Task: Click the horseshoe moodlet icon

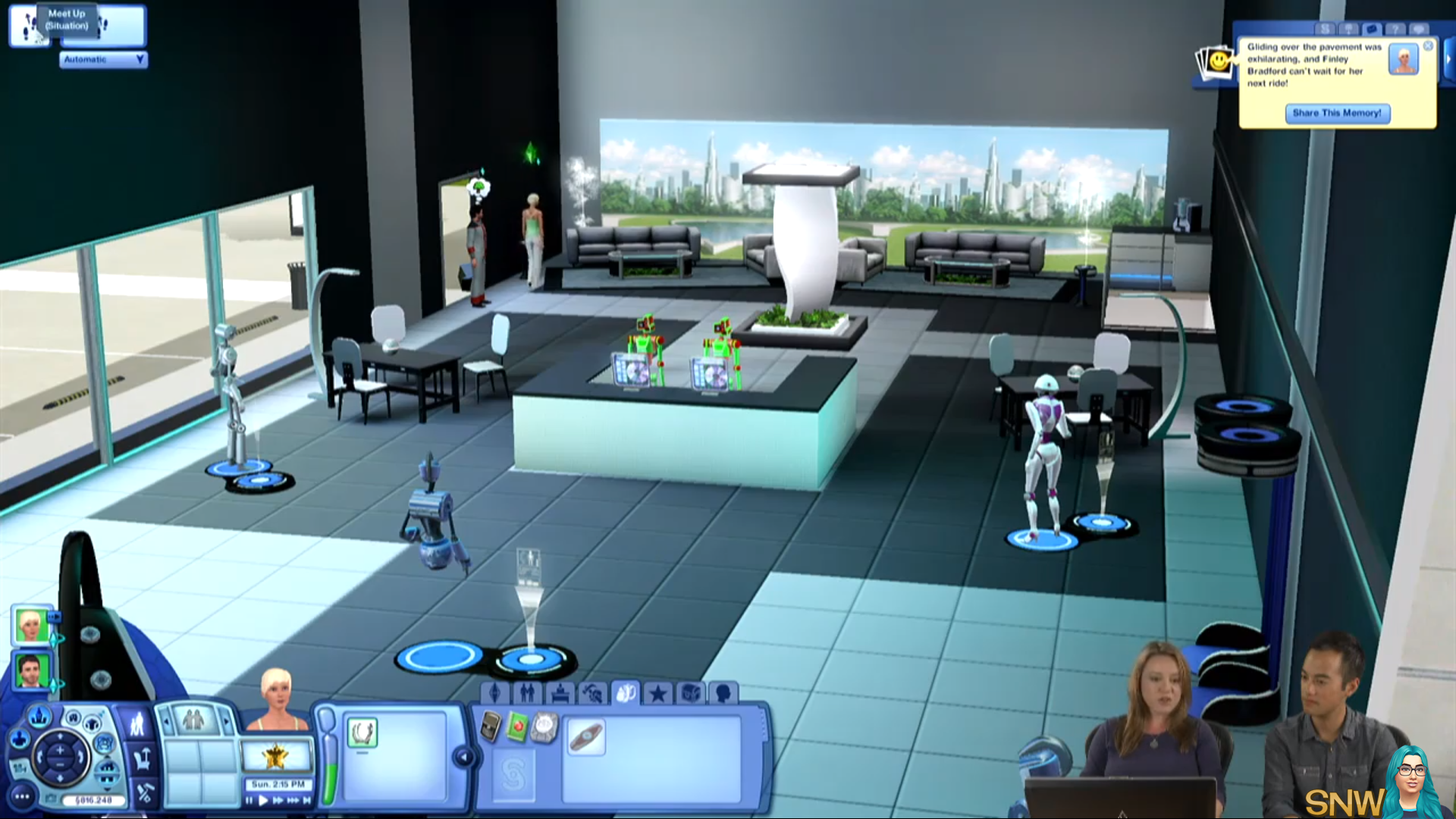Action: point(362,733)
